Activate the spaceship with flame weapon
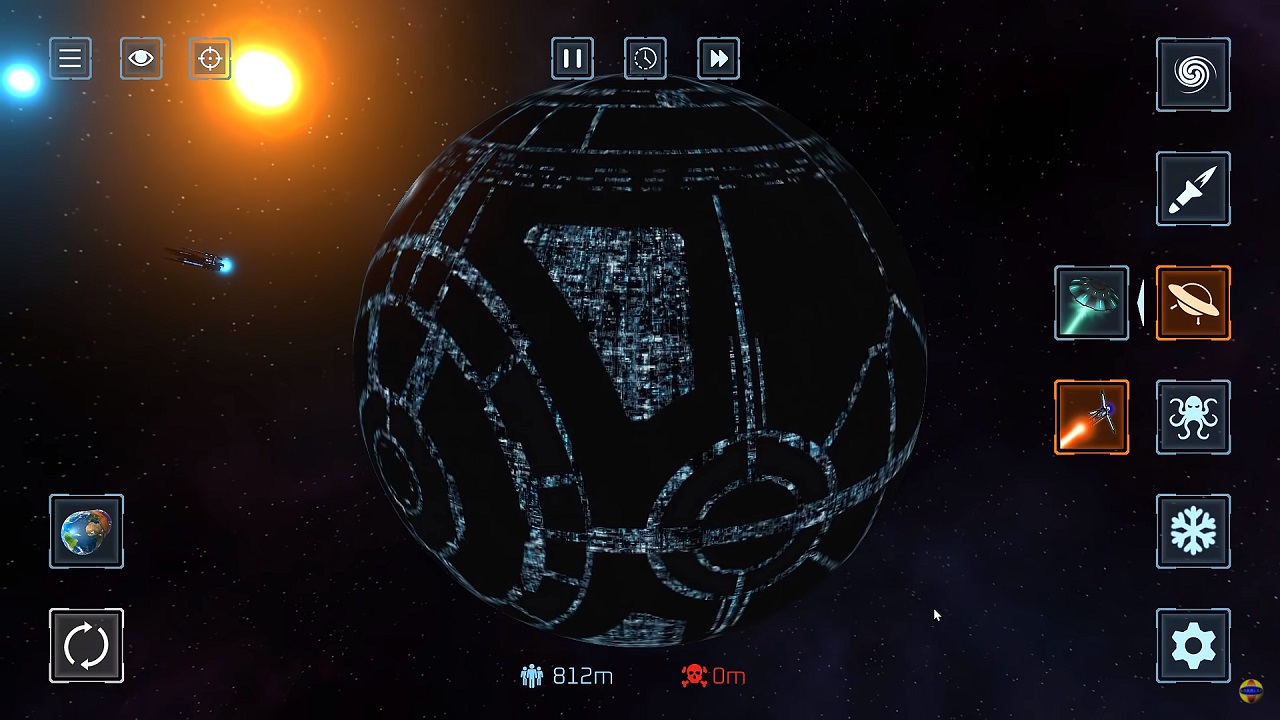 point(1091,417)
